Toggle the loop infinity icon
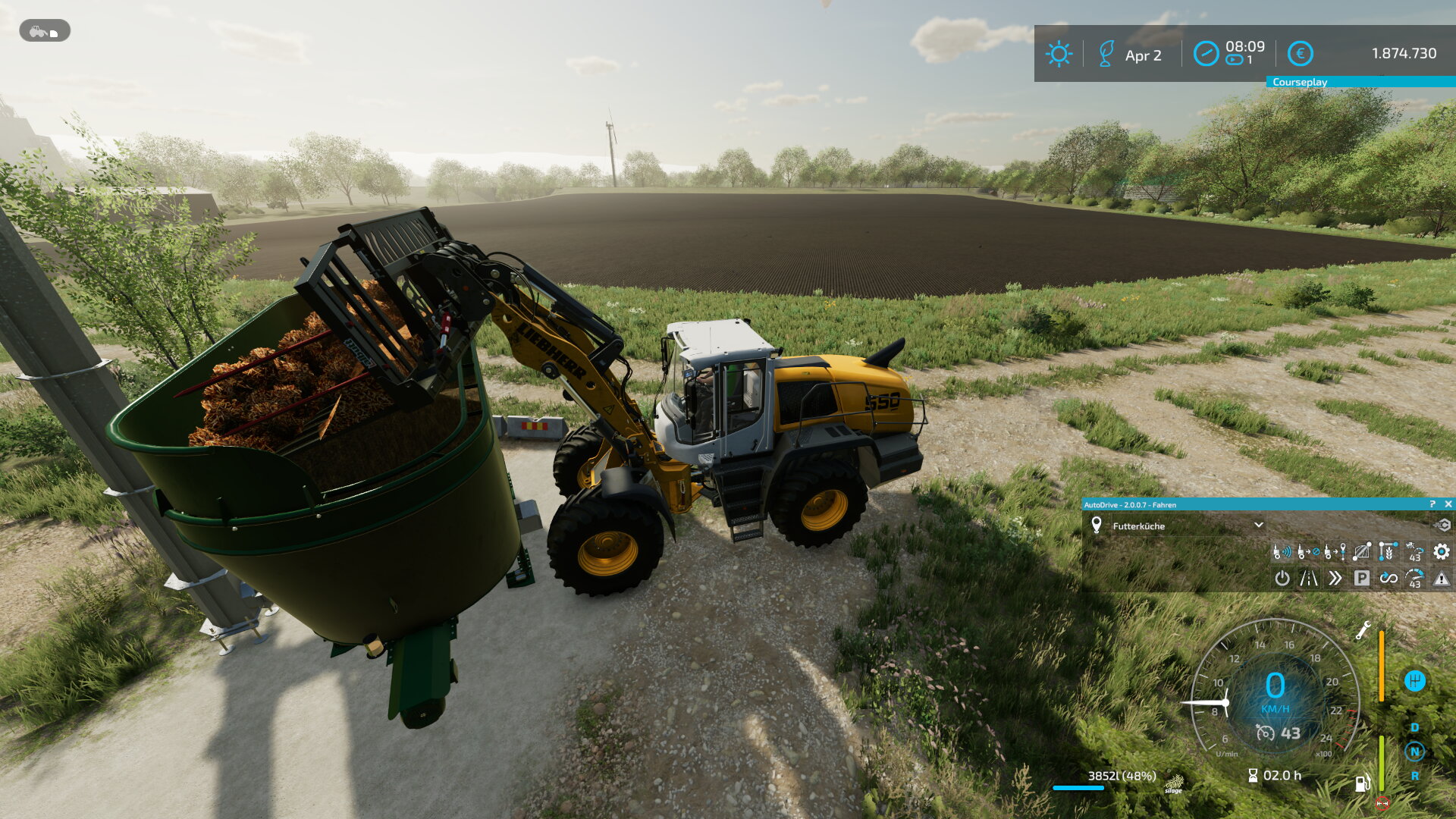Screen dimensions: 1456x819 tap(1389, 579)
